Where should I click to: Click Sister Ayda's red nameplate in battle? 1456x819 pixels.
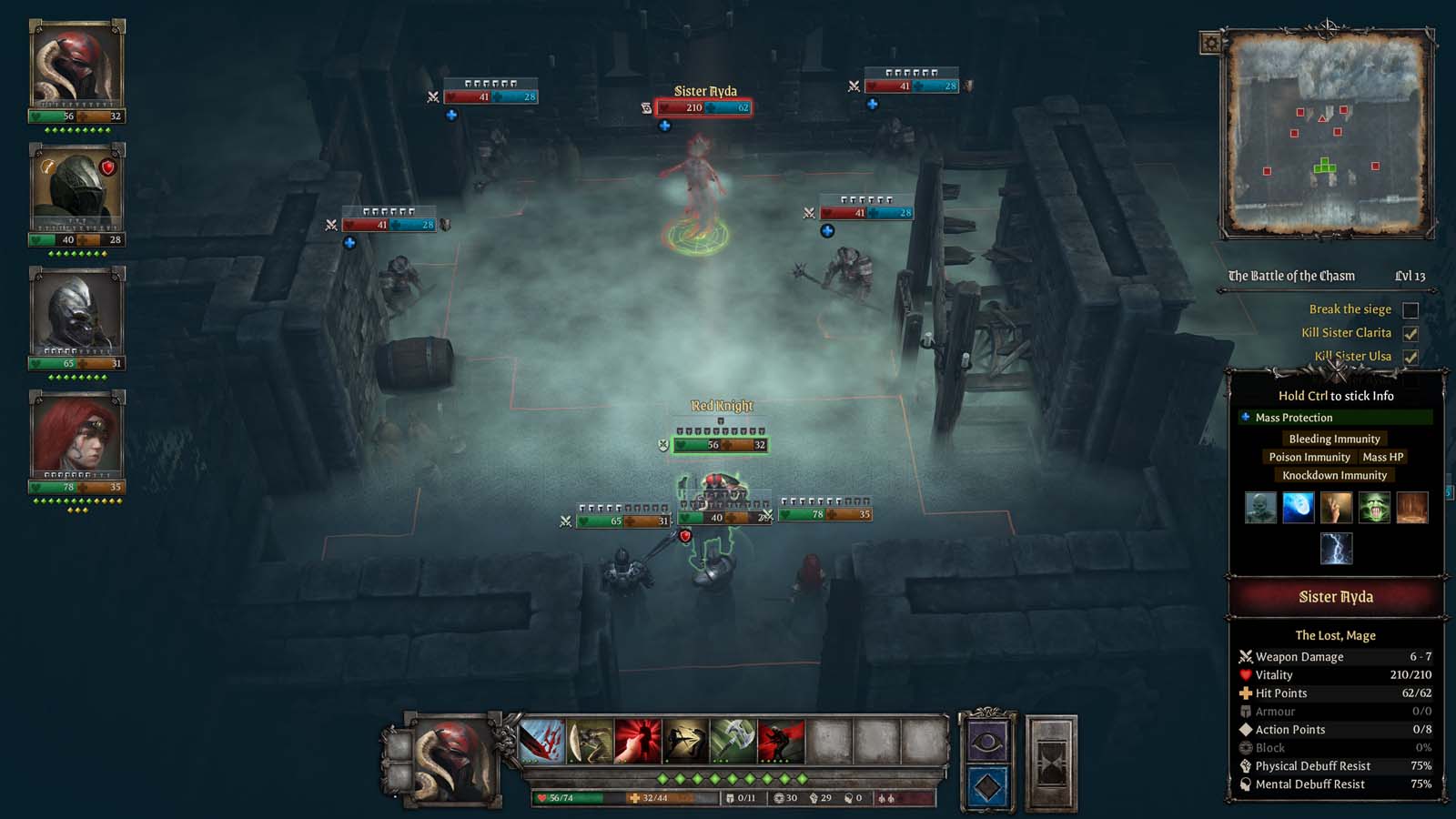pyautogui.click(x=705, y=106)
